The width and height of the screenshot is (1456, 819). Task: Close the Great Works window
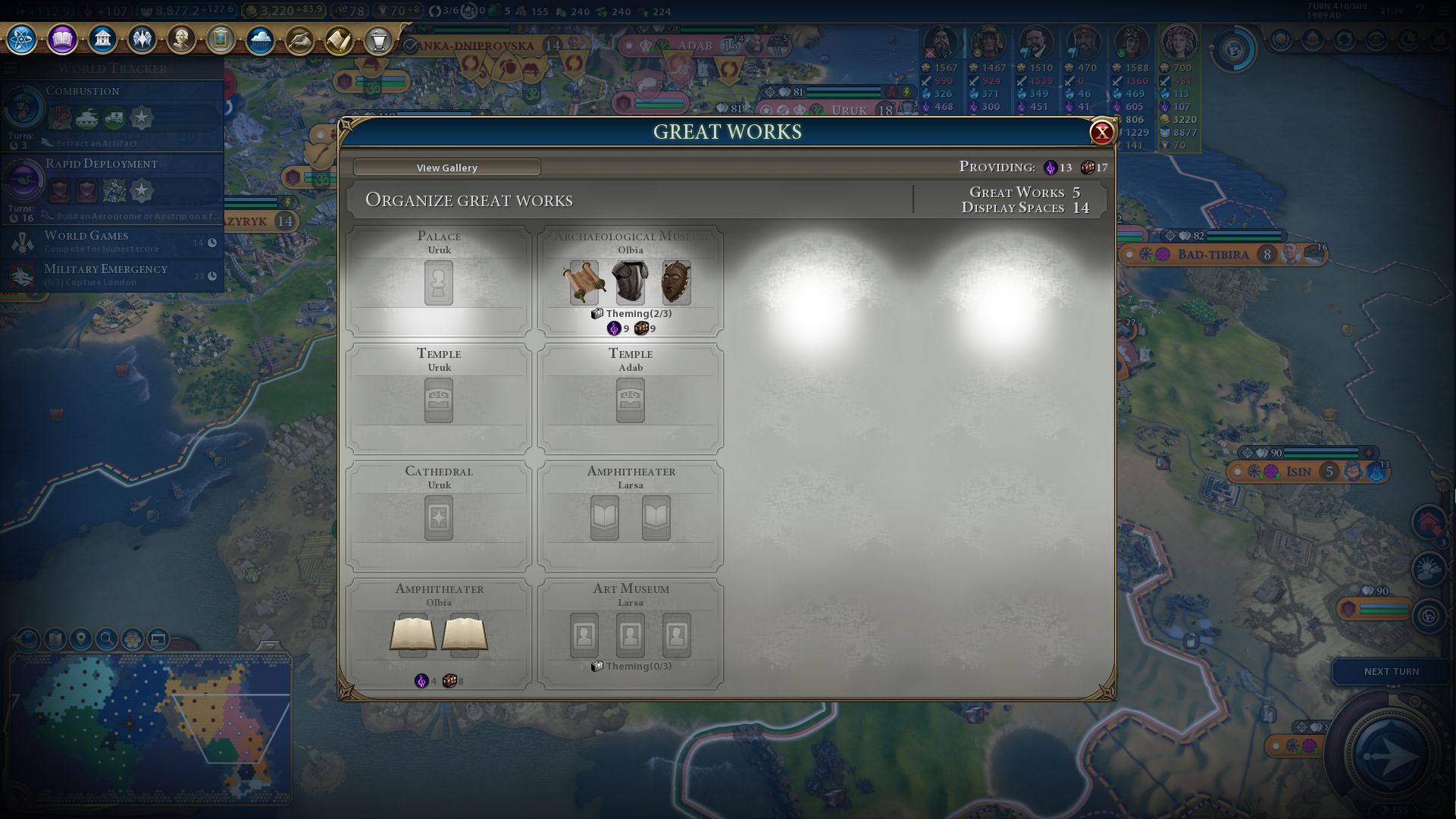click(x=1101, y=133)
